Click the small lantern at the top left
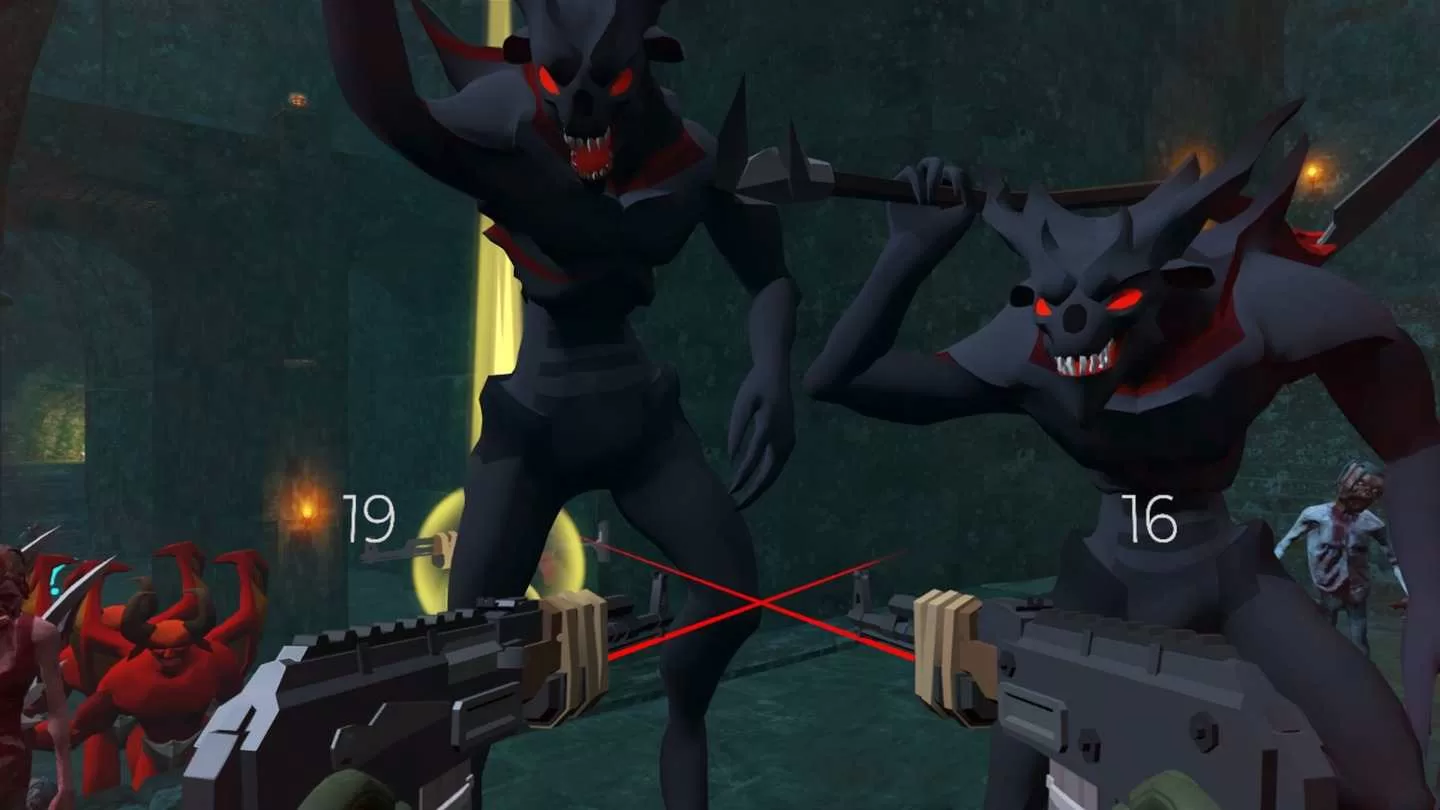Viewport: 1440px width, 810px height. [295, 100]
